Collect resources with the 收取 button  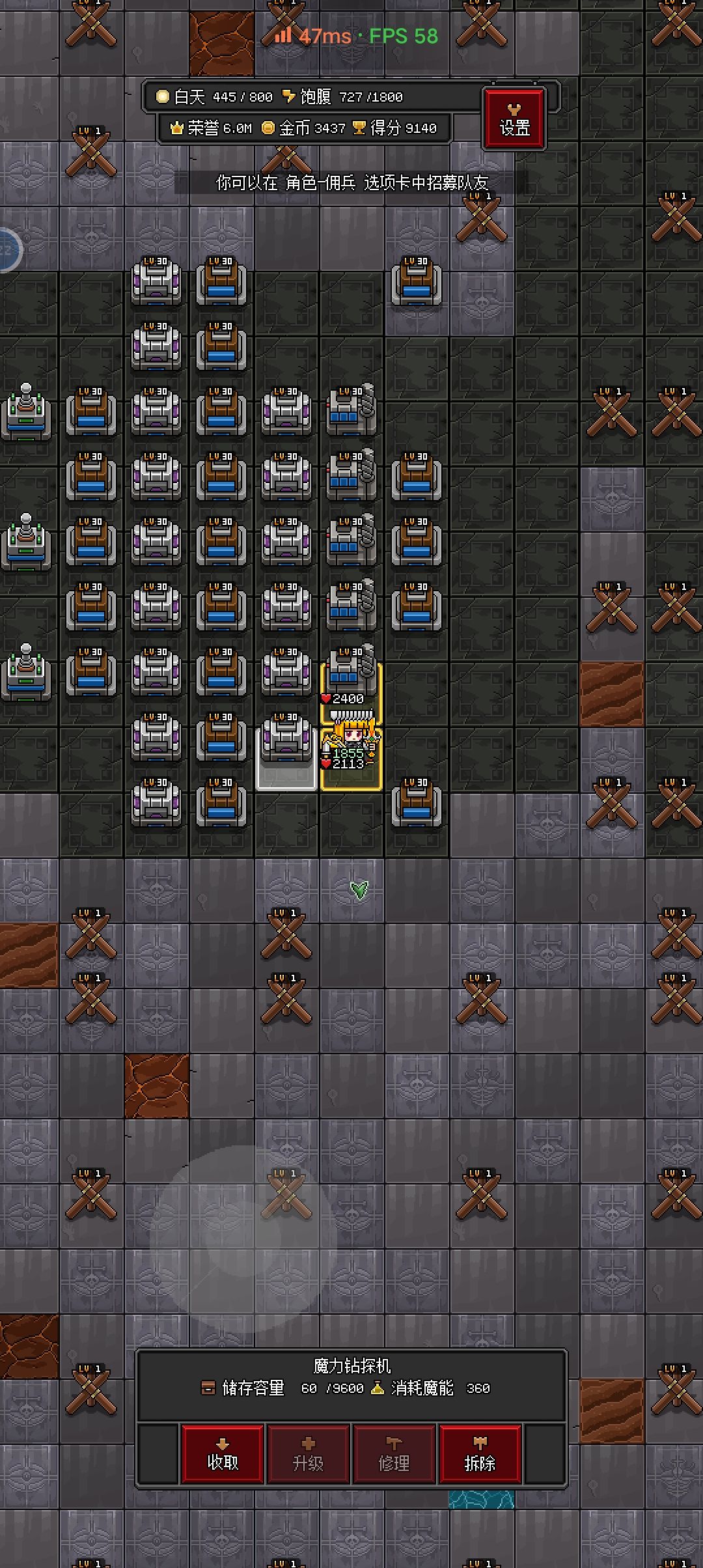pos(223,1454)
